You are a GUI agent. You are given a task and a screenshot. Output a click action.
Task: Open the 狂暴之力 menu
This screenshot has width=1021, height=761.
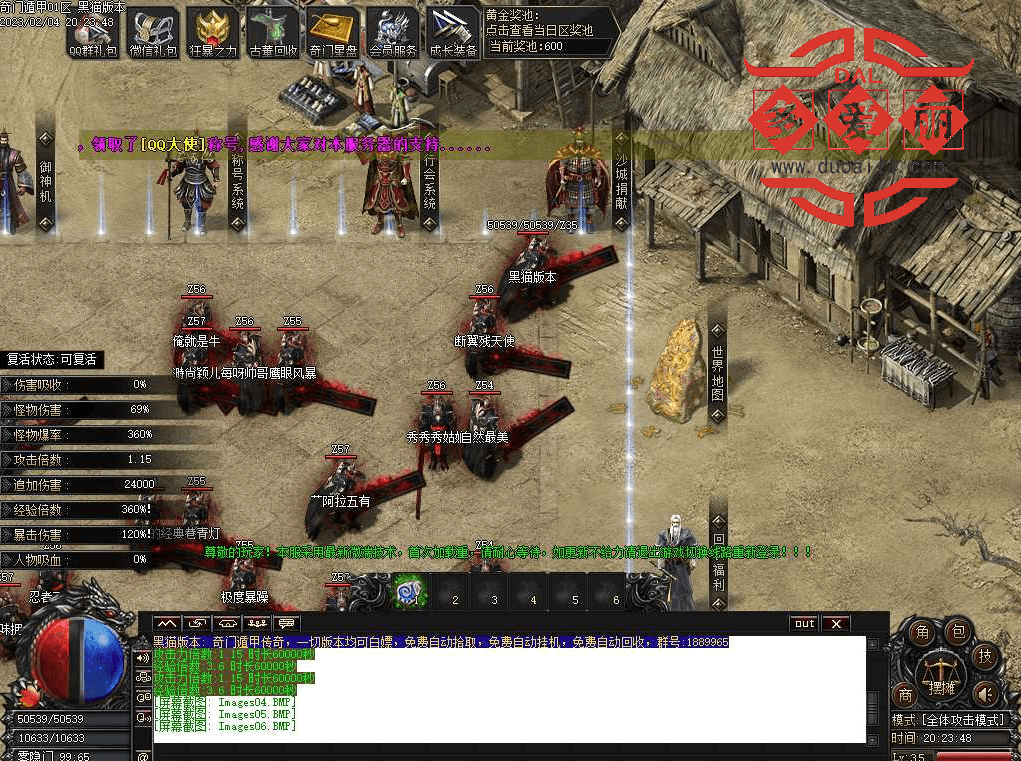coord(213,34)
